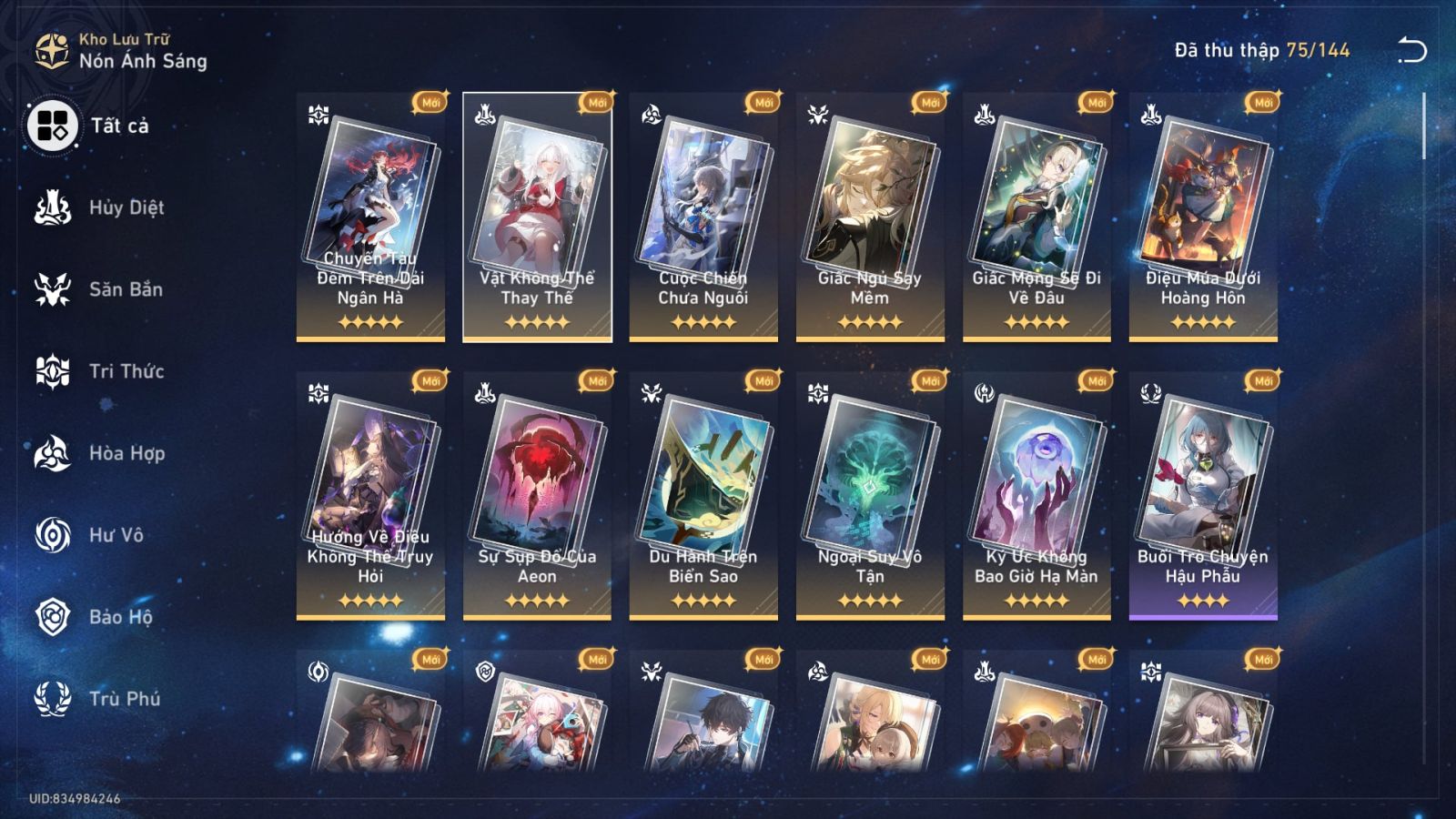Screen dimensions: 1456x819
Task: Select the Hòa Hợp path filter icon
Action: [52, 453]
